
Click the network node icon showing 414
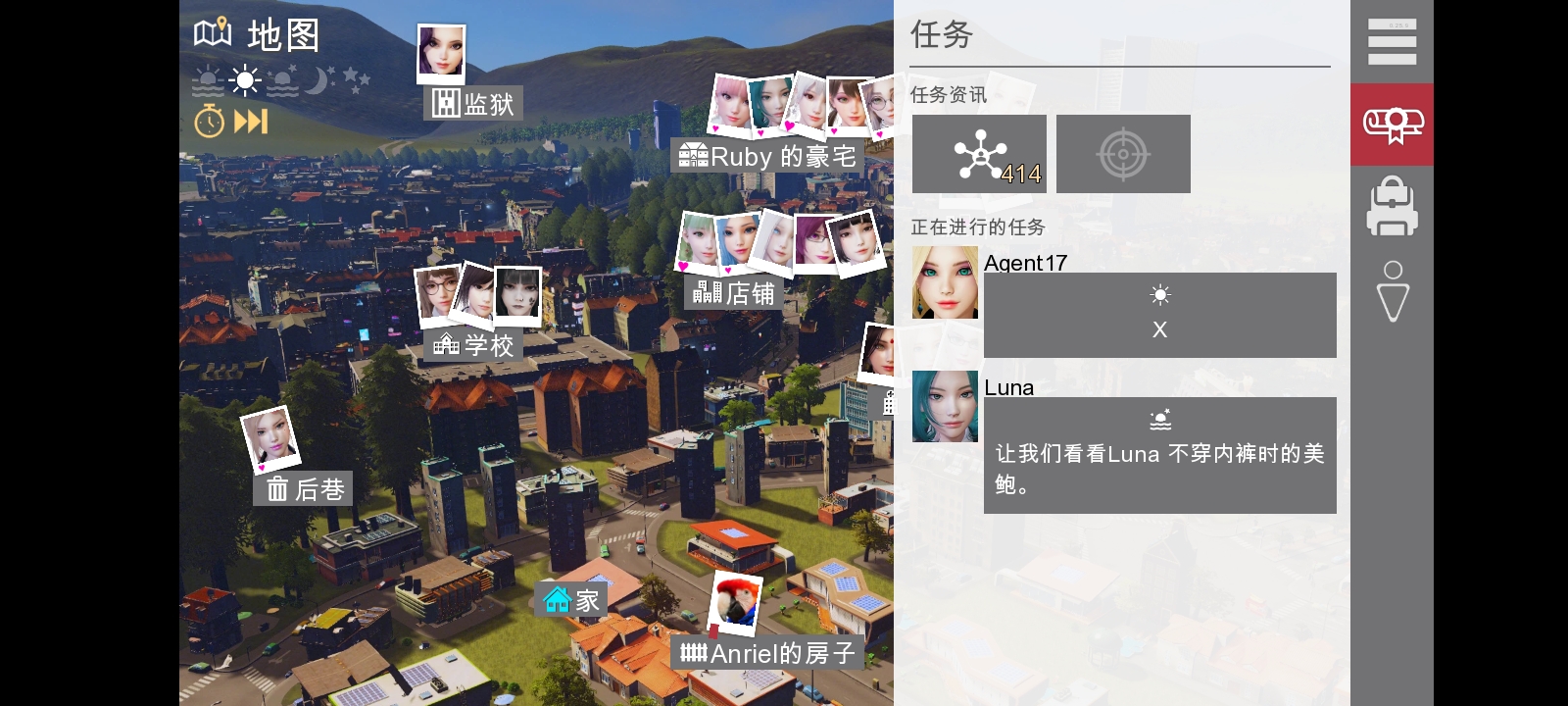(x=978, y=153)
